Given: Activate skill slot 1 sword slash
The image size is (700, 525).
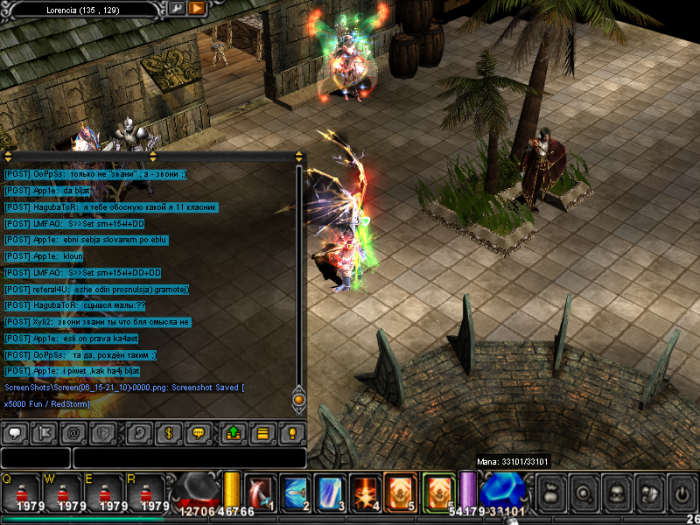Looking at the screenshot, I should coord(260,492).
